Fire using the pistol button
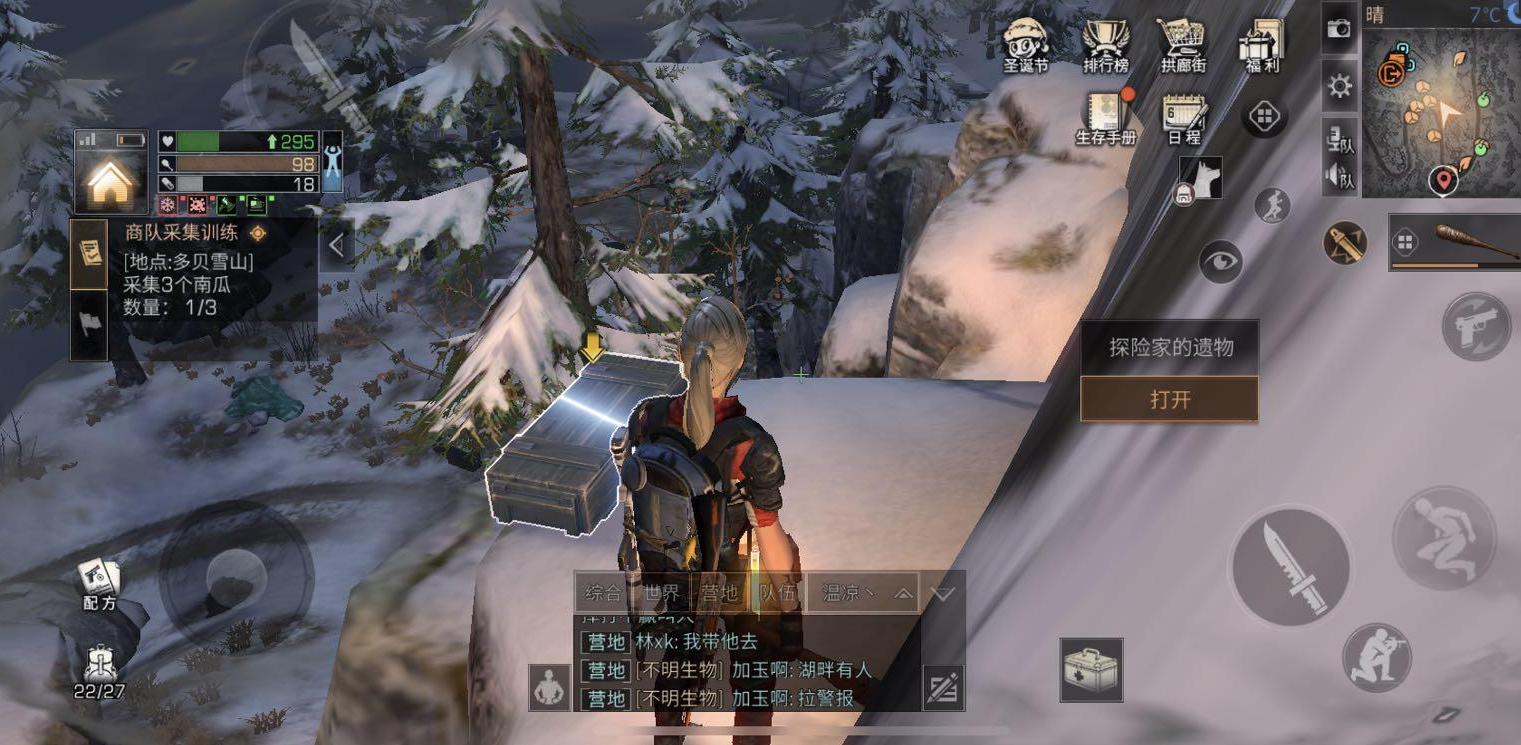 [x=1476, y=326]
